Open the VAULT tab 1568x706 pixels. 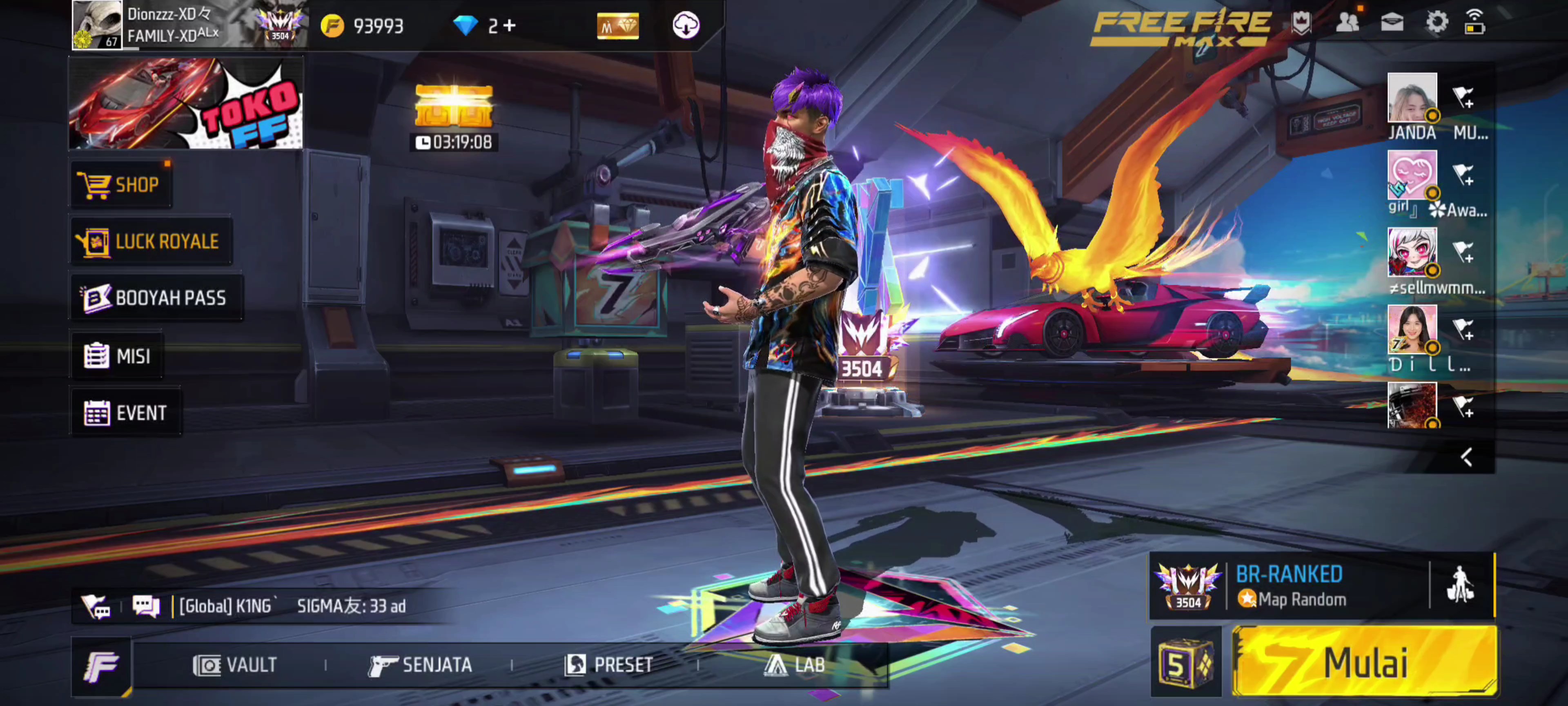pos(235,665)
